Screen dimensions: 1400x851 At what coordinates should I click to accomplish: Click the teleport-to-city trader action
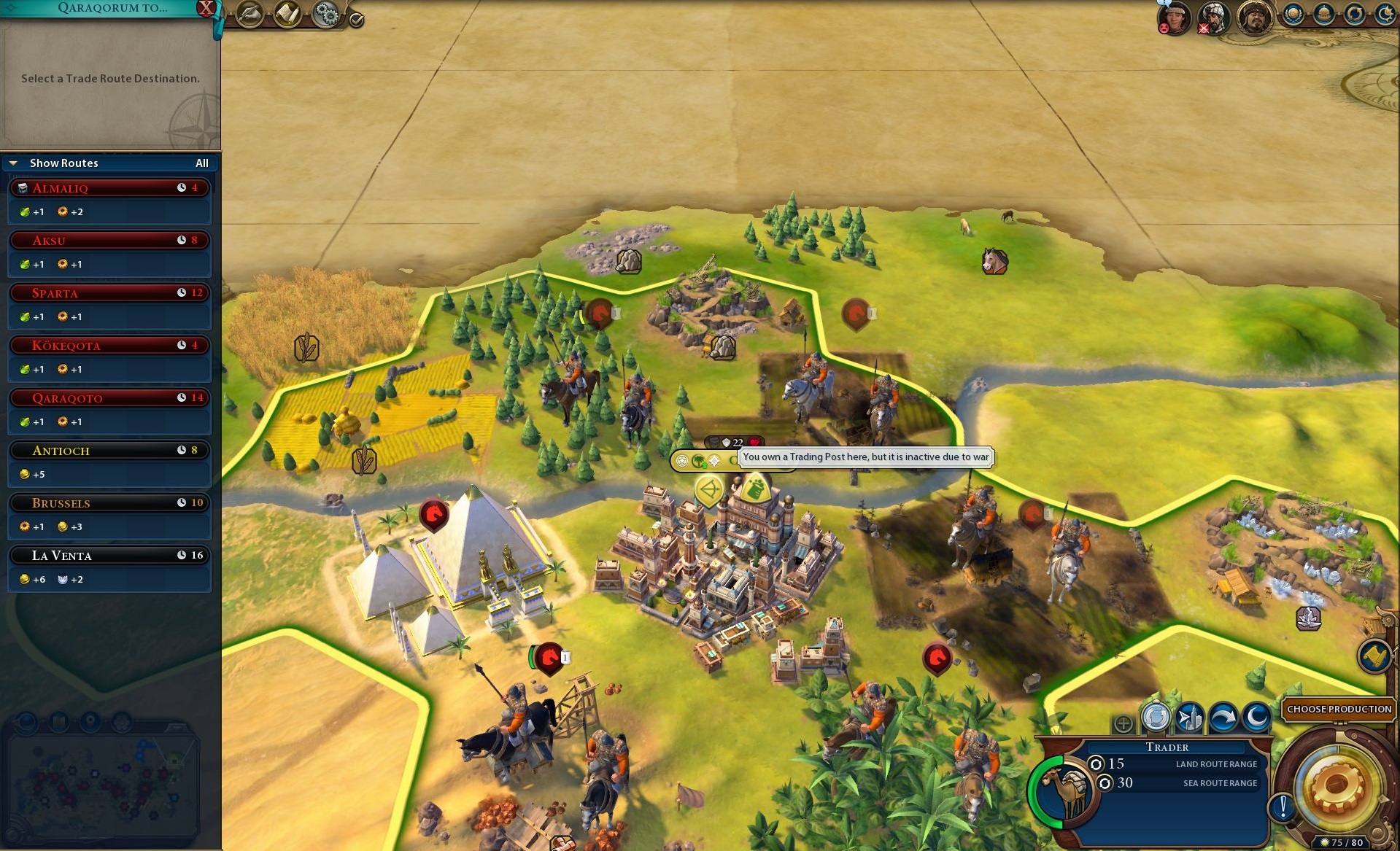click(1190, 718)
